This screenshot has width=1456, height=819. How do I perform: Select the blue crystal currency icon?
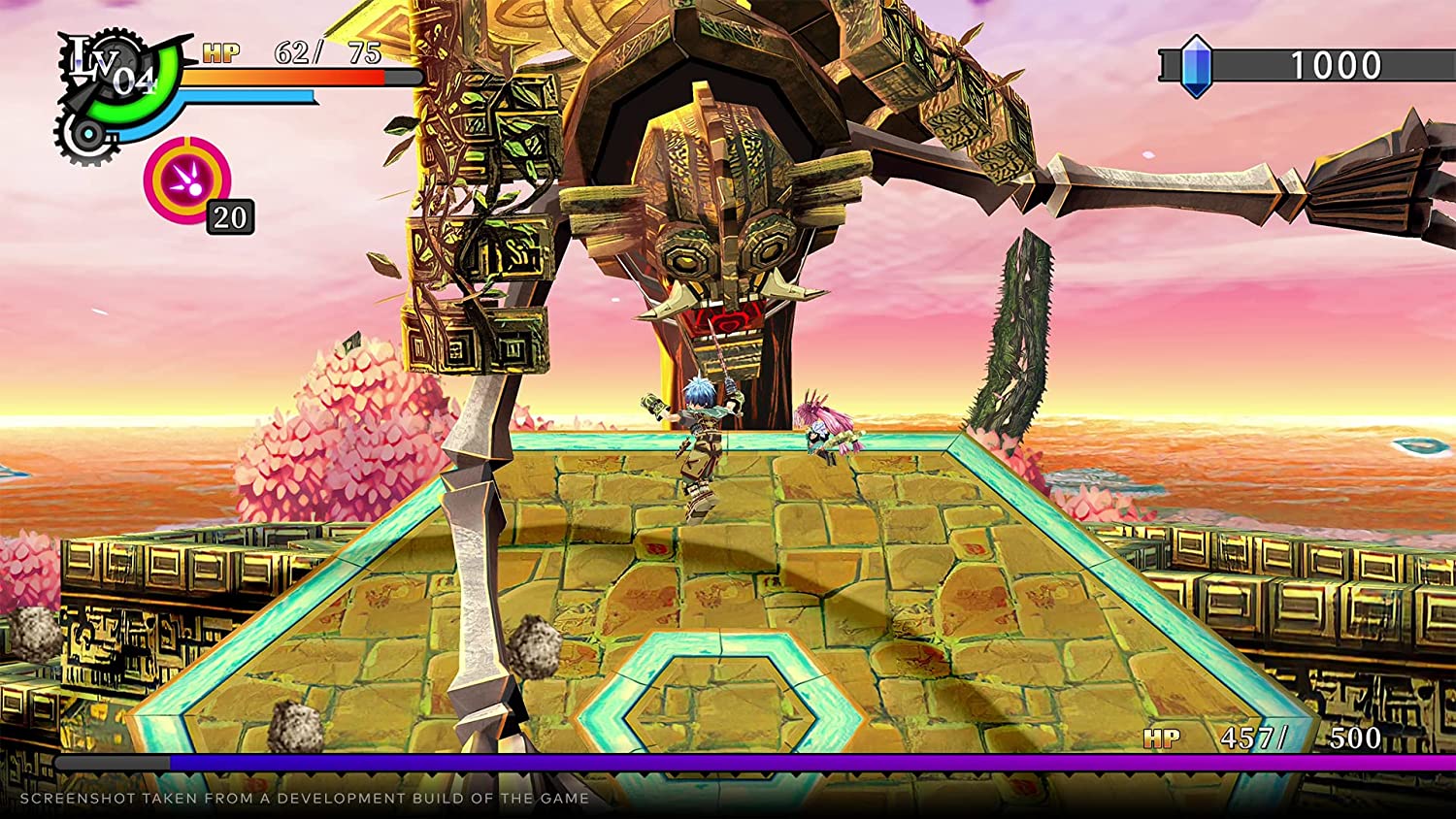coord(1196,66)
